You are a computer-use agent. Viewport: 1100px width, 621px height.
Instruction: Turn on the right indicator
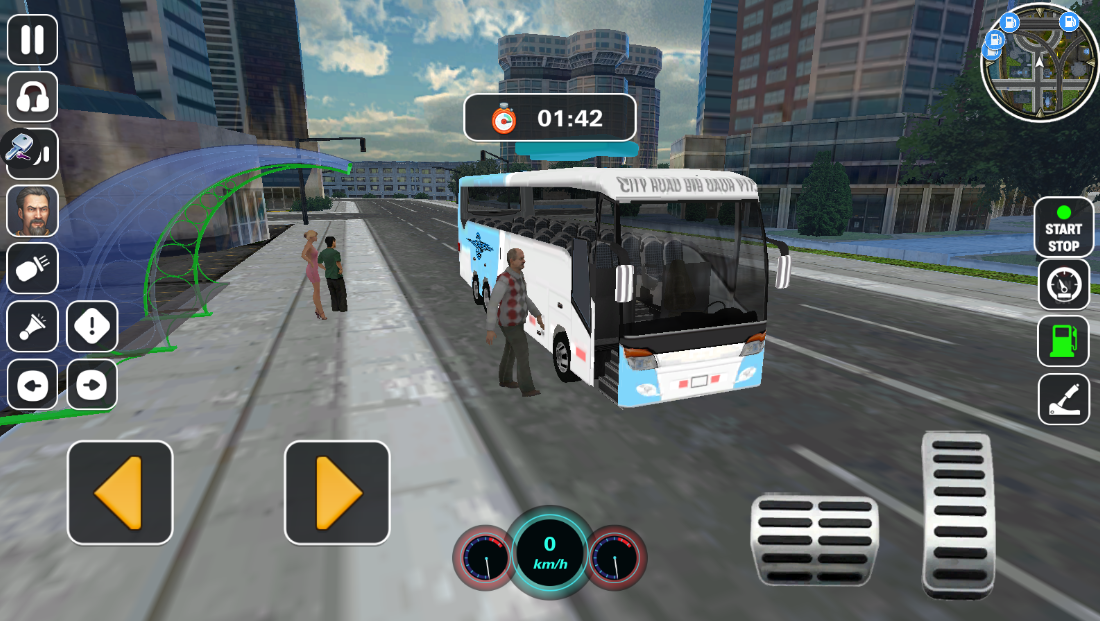[92, 385]
